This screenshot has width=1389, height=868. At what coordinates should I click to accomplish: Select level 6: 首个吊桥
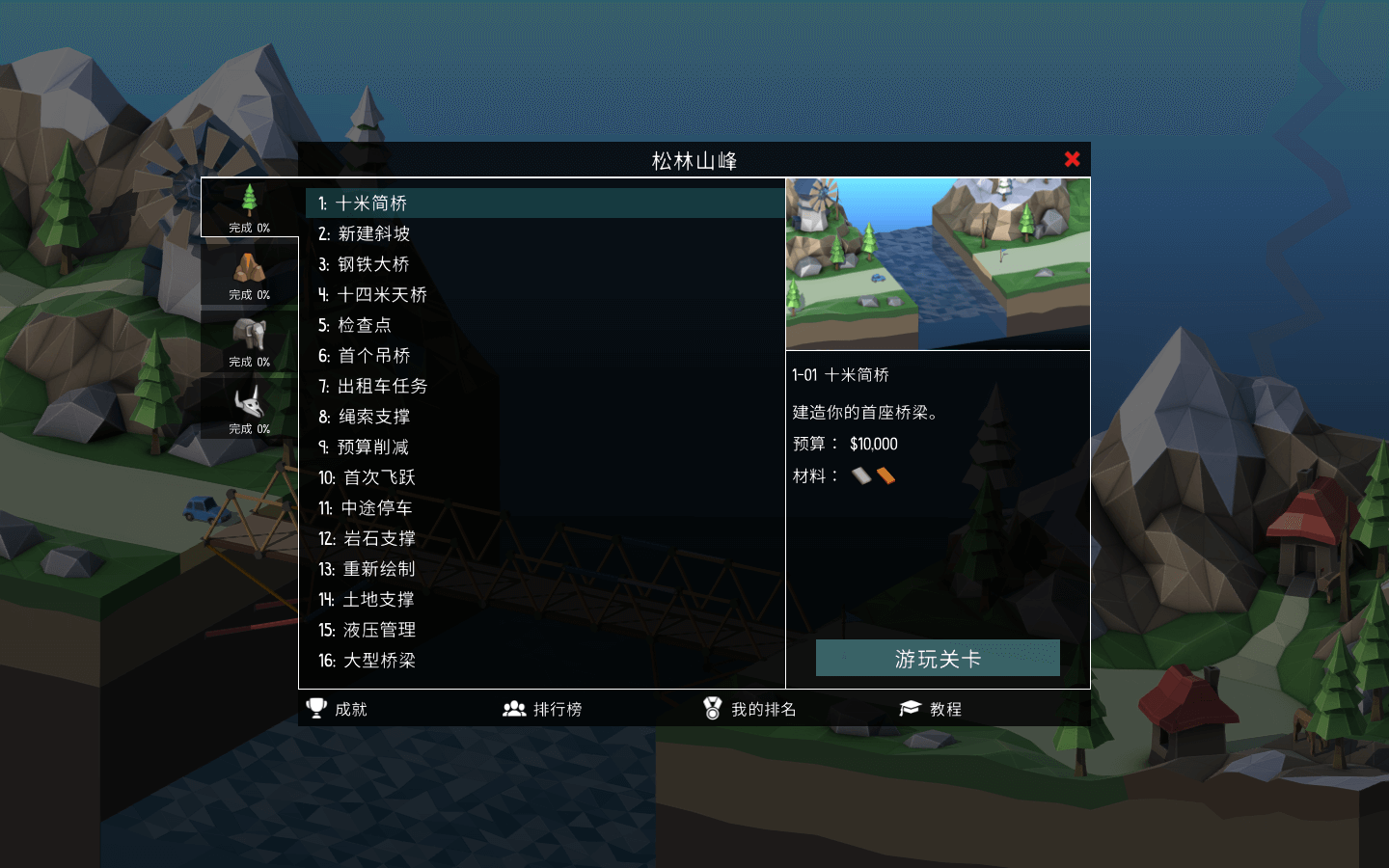365,356
